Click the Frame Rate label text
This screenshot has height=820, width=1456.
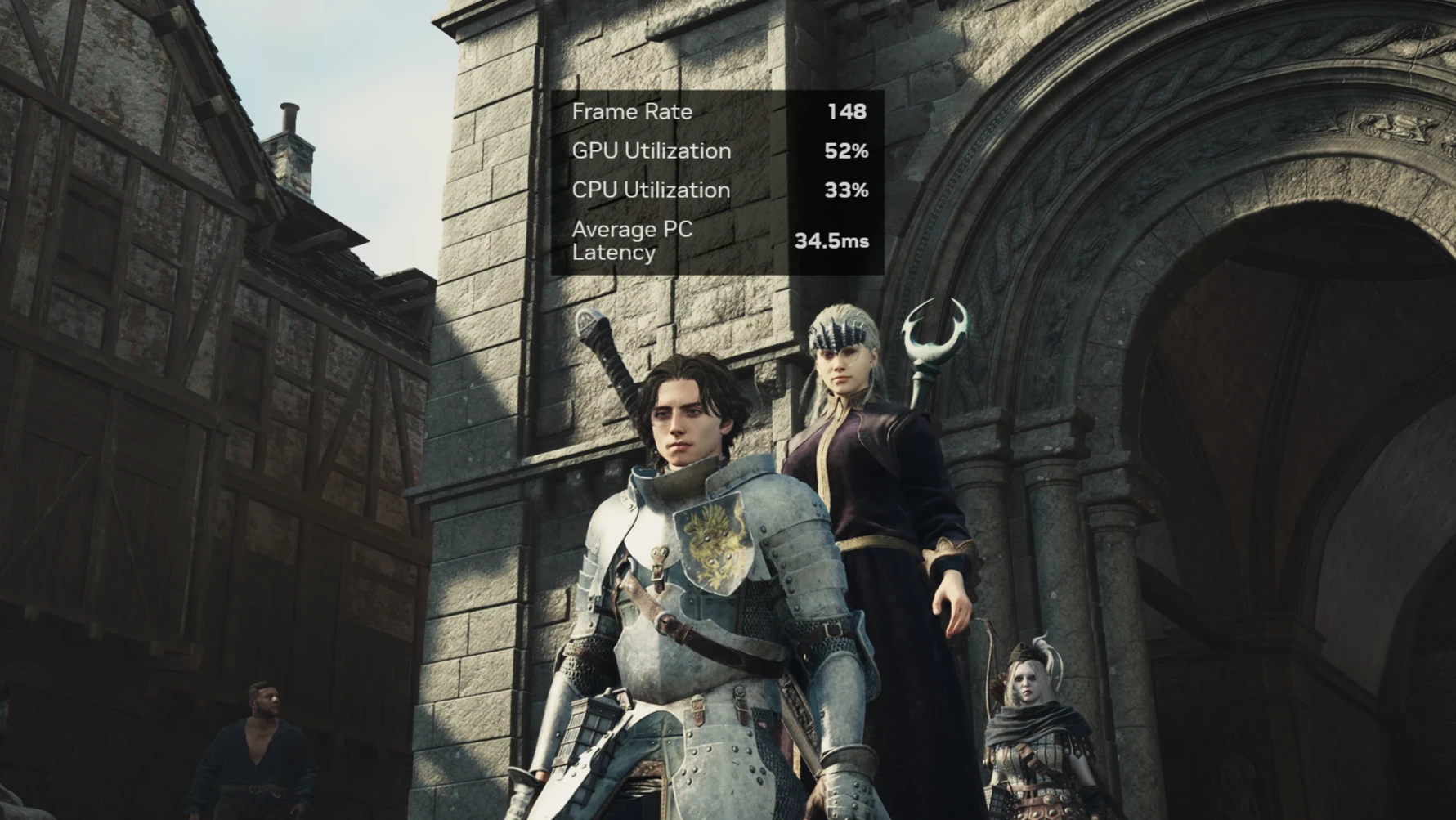point(633,112)
